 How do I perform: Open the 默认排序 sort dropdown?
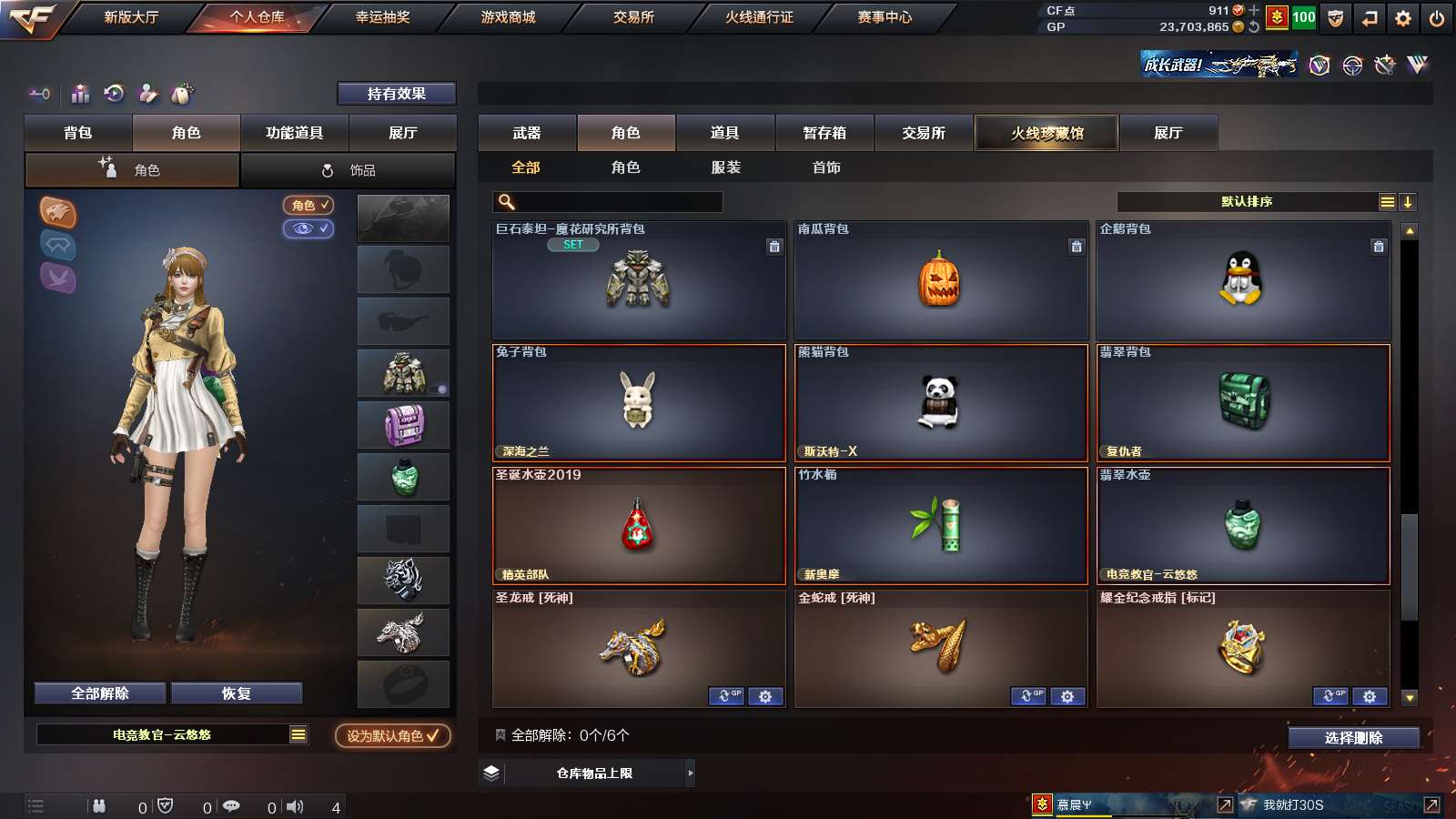[x=1247, y=202]
